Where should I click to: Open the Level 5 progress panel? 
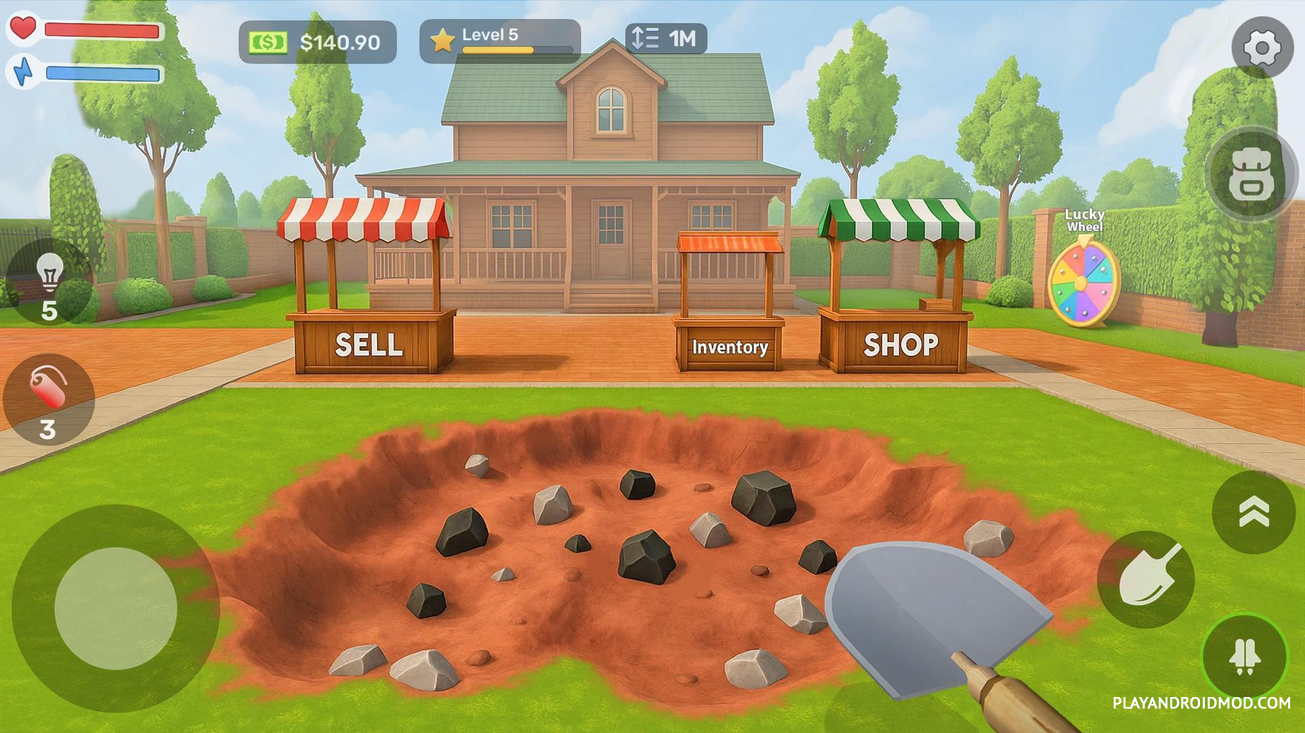point(499,41)
